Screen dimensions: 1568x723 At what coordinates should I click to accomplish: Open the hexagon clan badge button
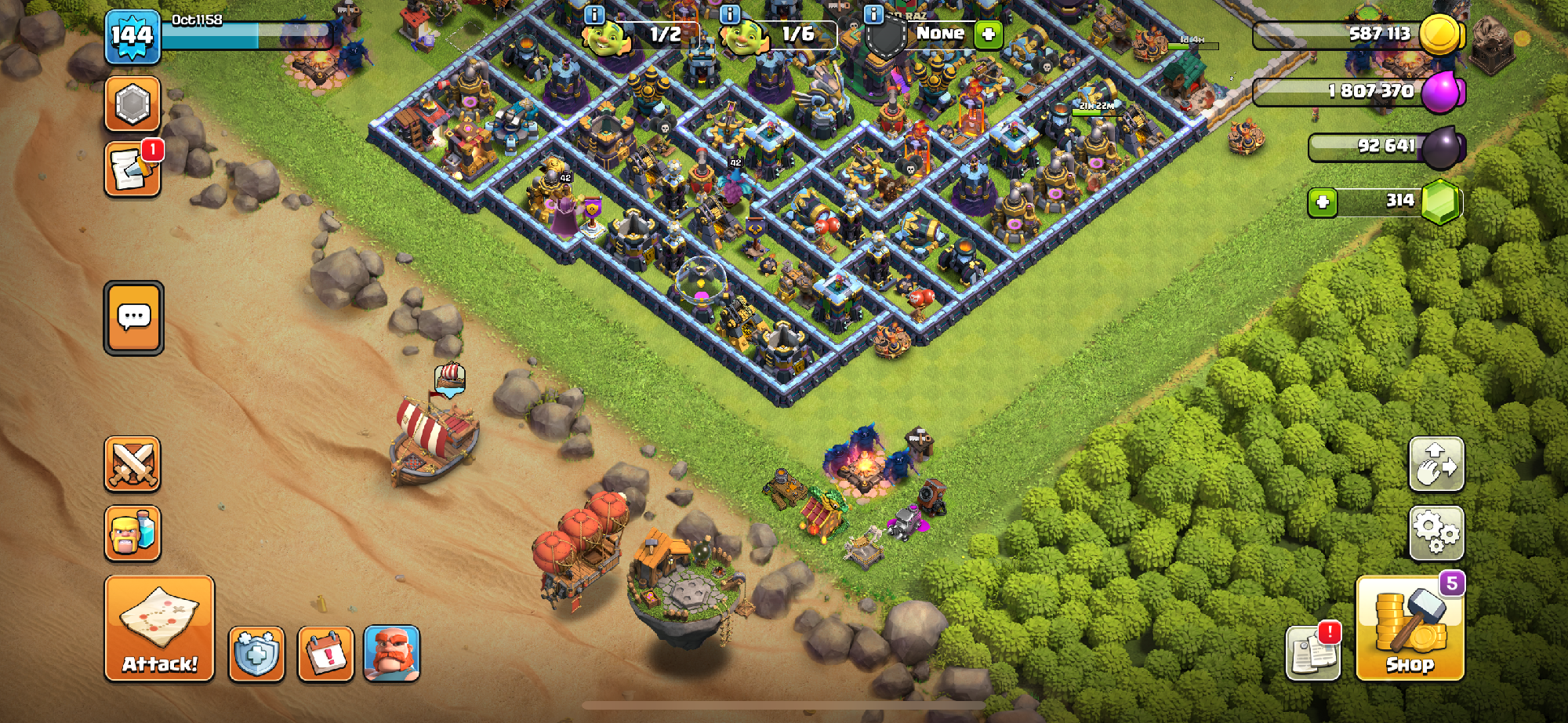coord(132,104)
